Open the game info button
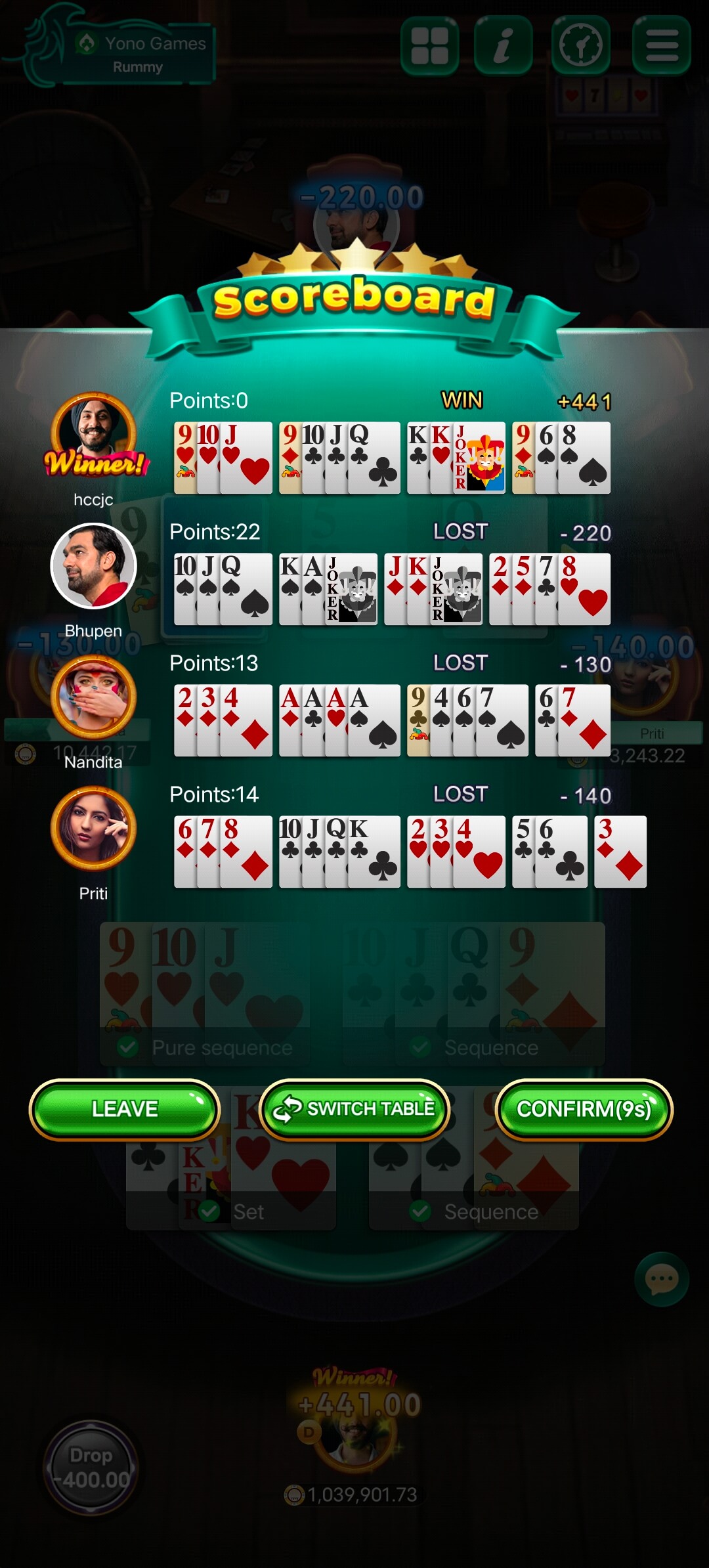The height and width of the screenshot is (1568, 709). 503,45
